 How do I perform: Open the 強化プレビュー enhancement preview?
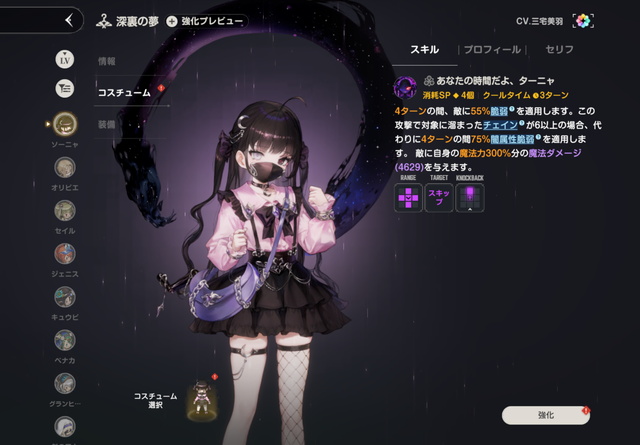pos(205,20)
